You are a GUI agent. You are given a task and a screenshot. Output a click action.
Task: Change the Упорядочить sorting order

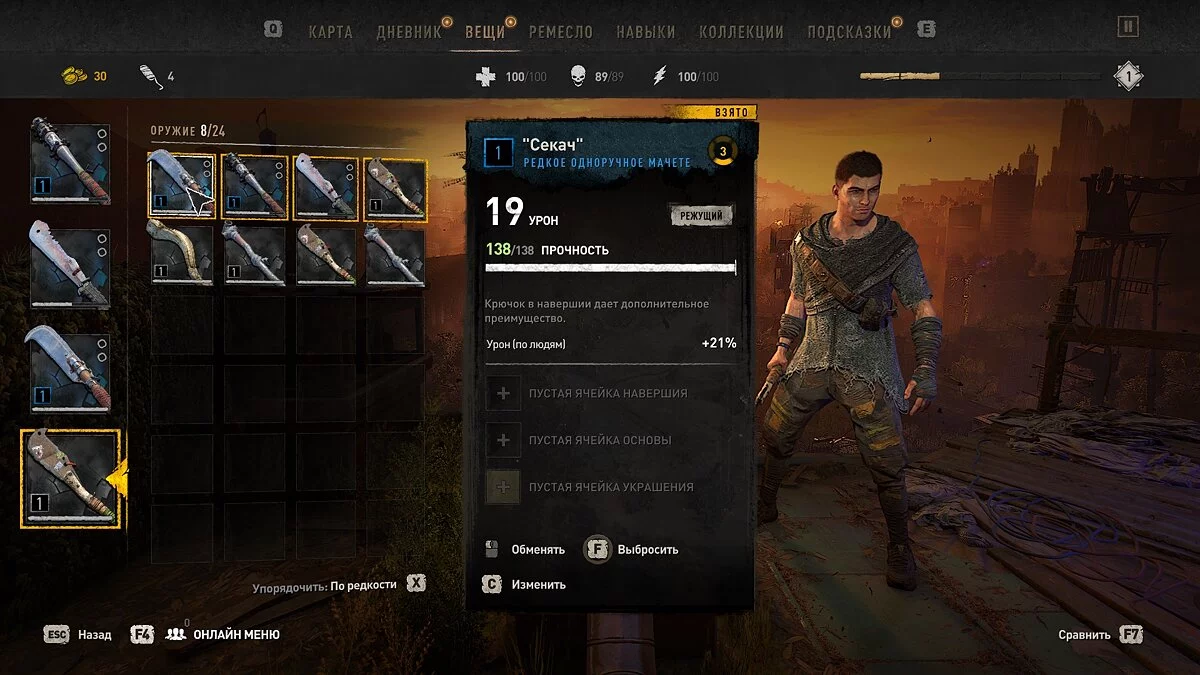[x=363, y=584]
